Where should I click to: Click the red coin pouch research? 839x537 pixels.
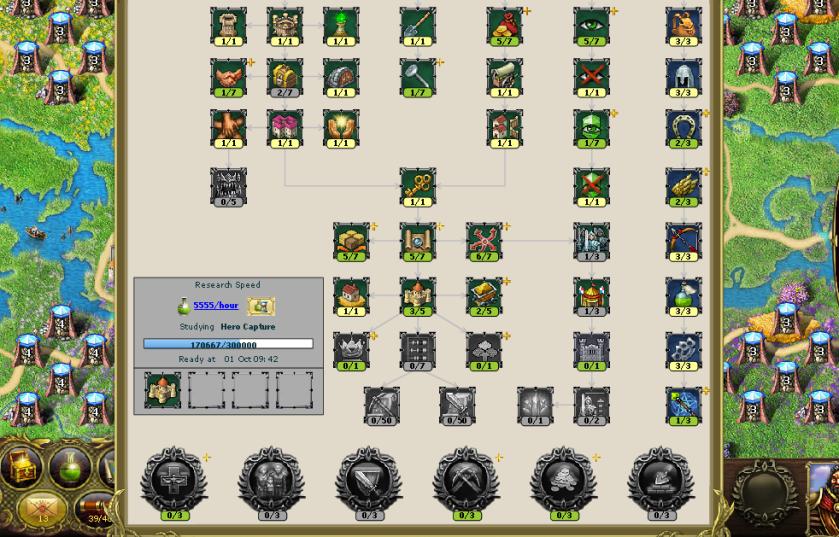pos(504,24)
